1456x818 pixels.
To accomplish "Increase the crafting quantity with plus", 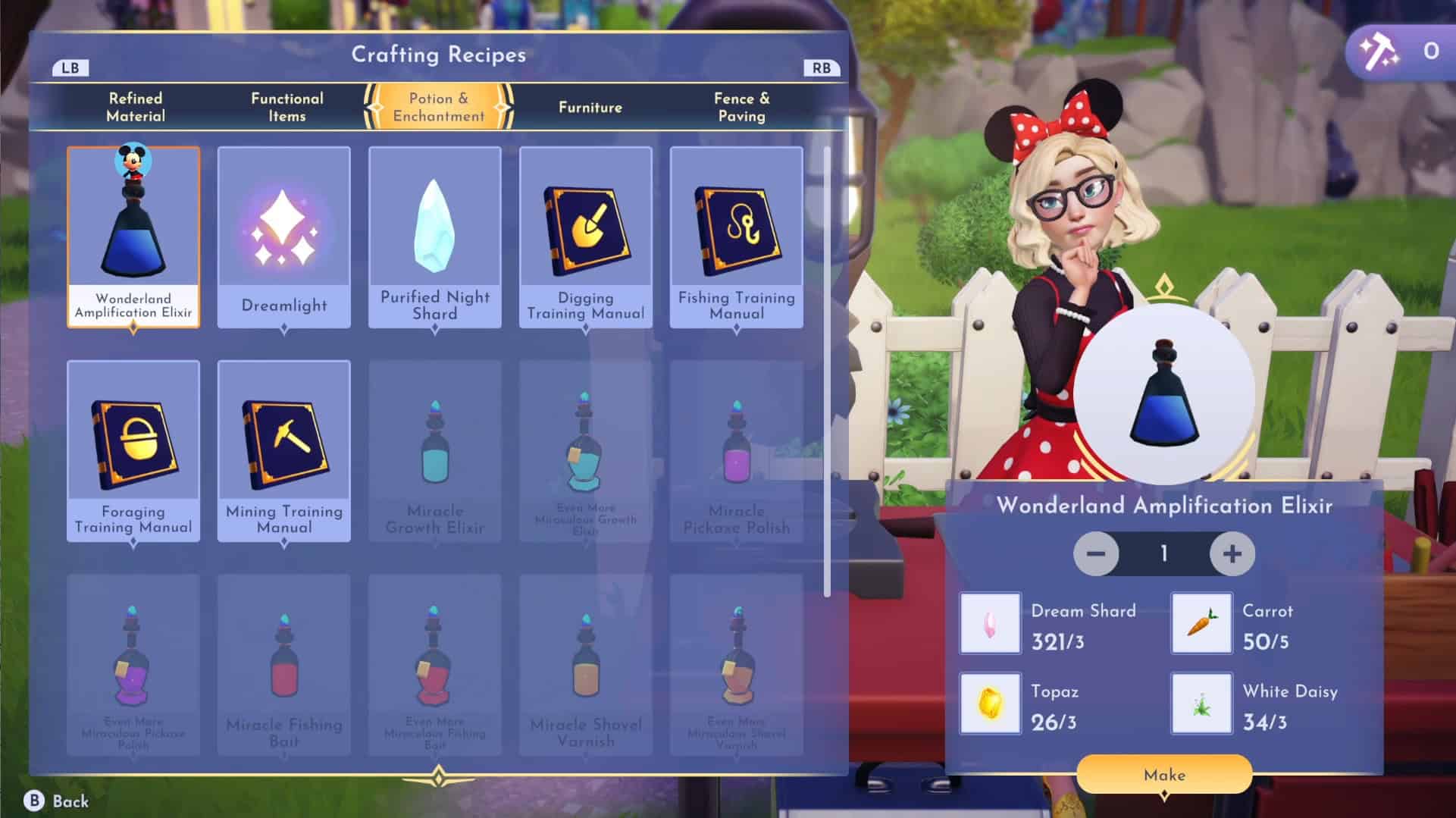I will click(1232, 554).
